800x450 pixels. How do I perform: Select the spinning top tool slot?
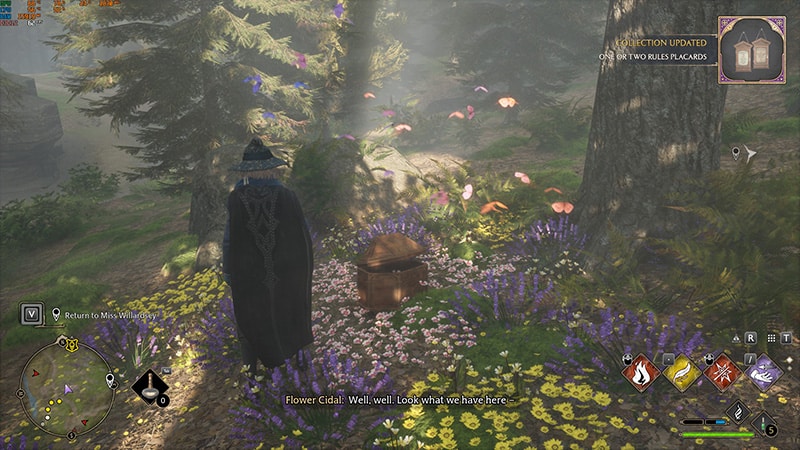click(x=150, y=388)
